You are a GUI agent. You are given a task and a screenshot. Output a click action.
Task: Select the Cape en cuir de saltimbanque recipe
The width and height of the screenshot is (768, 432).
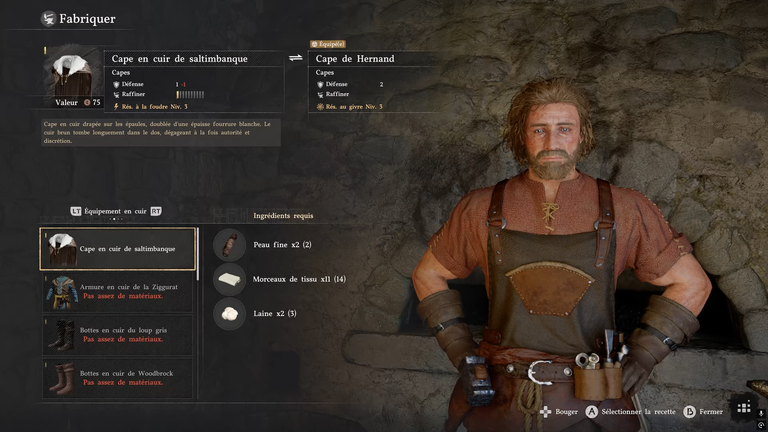tap(119, 249)
